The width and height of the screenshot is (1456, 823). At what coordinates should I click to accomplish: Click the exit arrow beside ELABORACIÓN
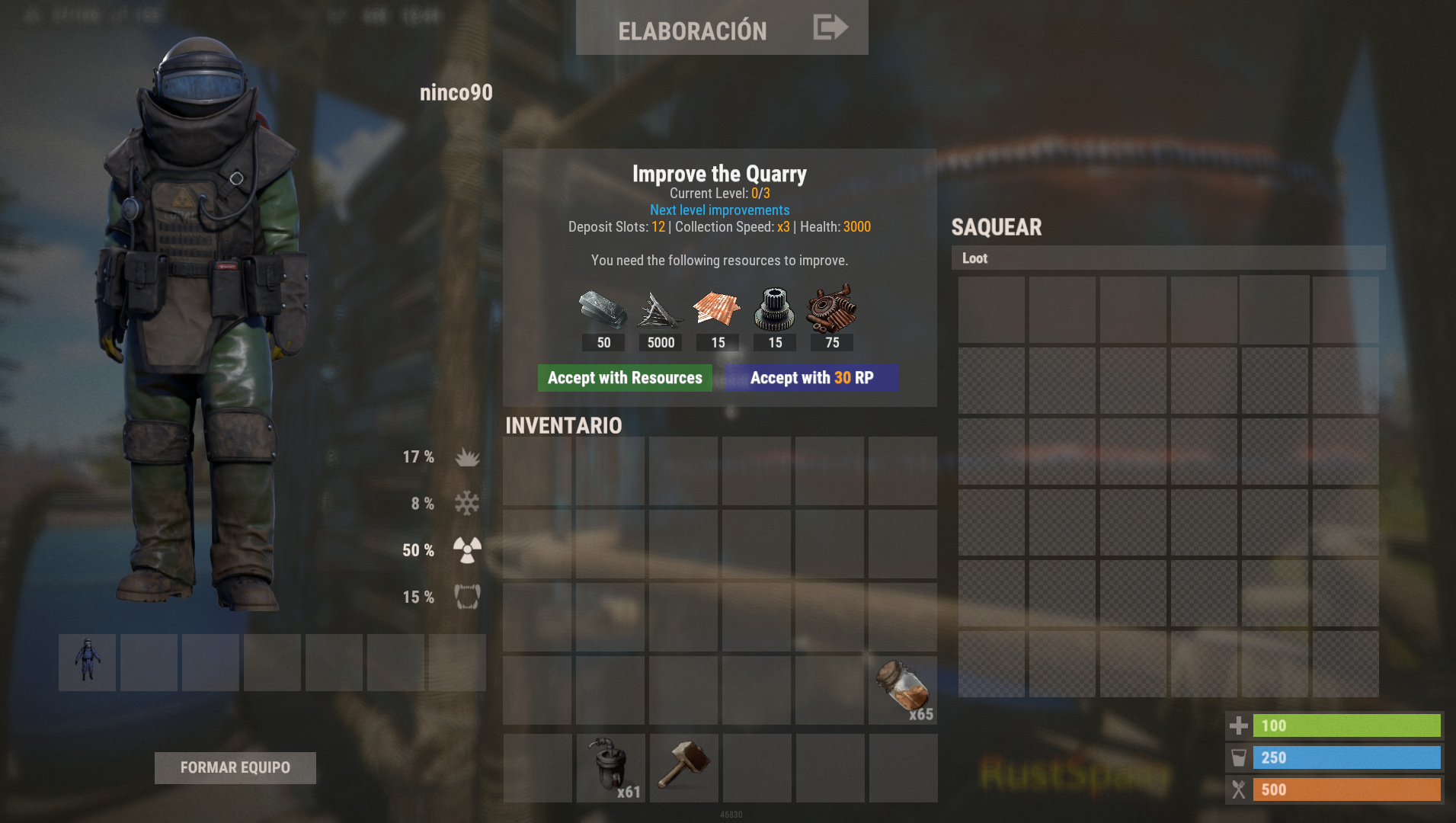830,27
